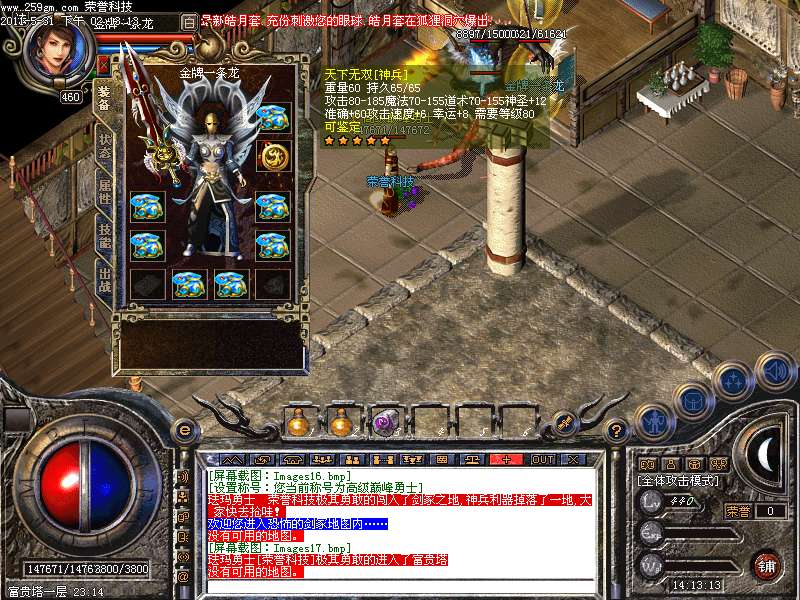Screen dimensions: 800x600
Task: Switch to the 装备 equipment tab
Action: (x=104, y=98)
